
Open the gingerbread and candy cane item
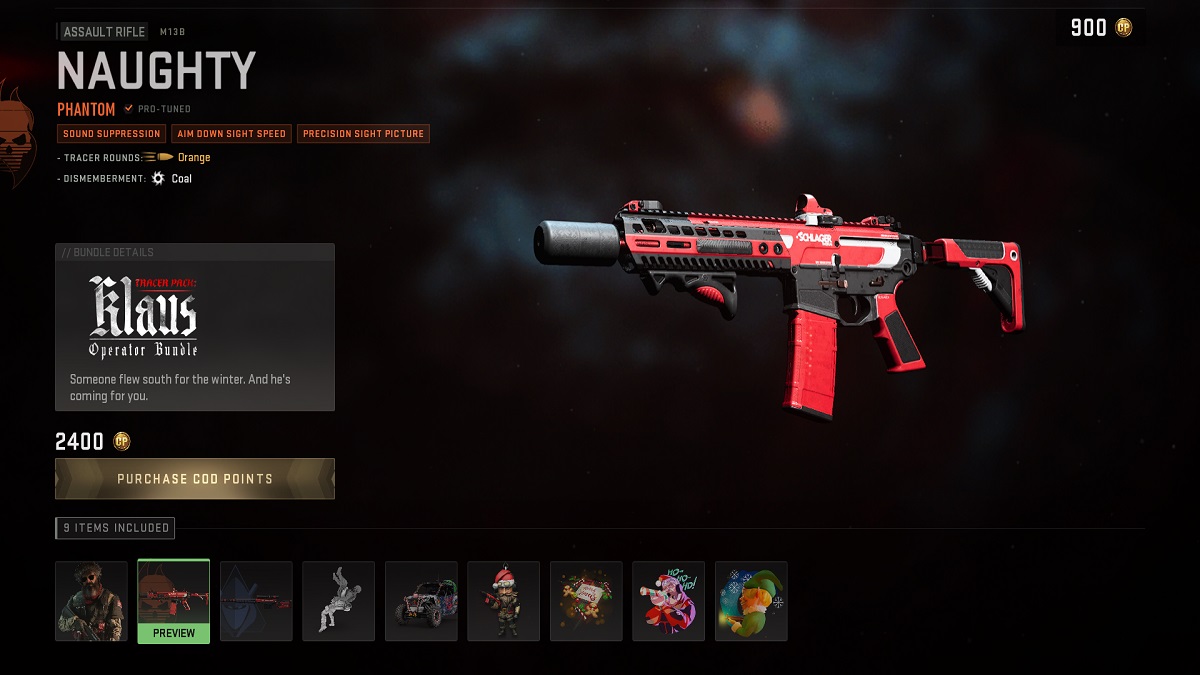(586, 600)
